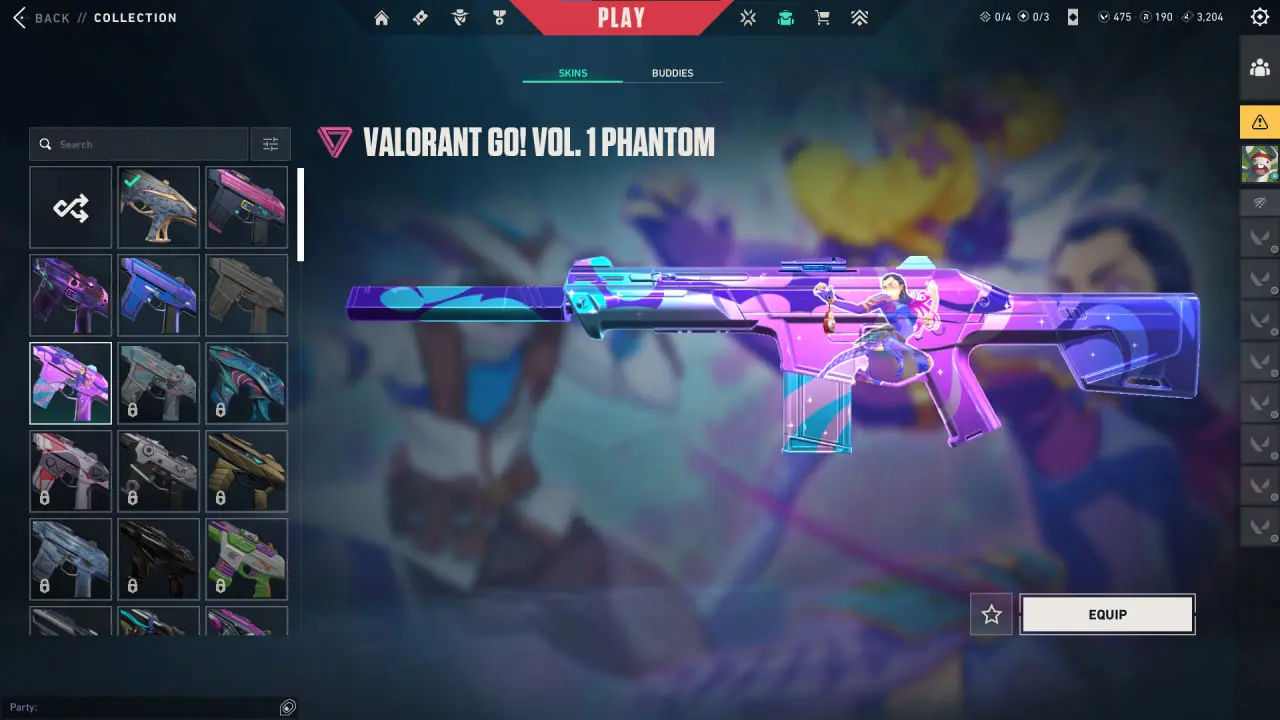The height and width of the screenshot is (720, 1280).
Task: Click the yellow warning alert icon
Action: point(1259,122)
